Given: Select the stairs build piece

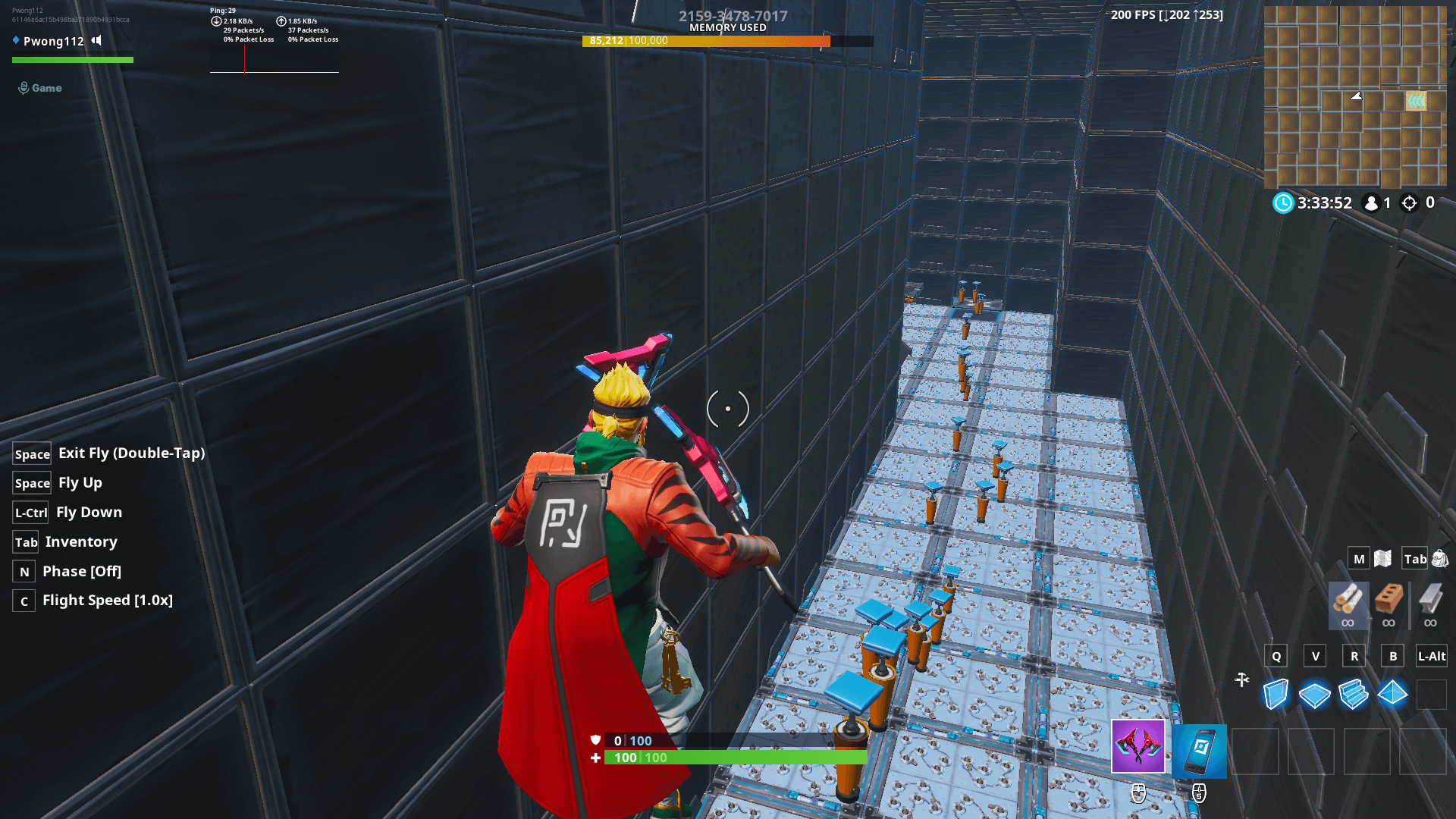Looking at the screenshot, I should [1354, 694].
